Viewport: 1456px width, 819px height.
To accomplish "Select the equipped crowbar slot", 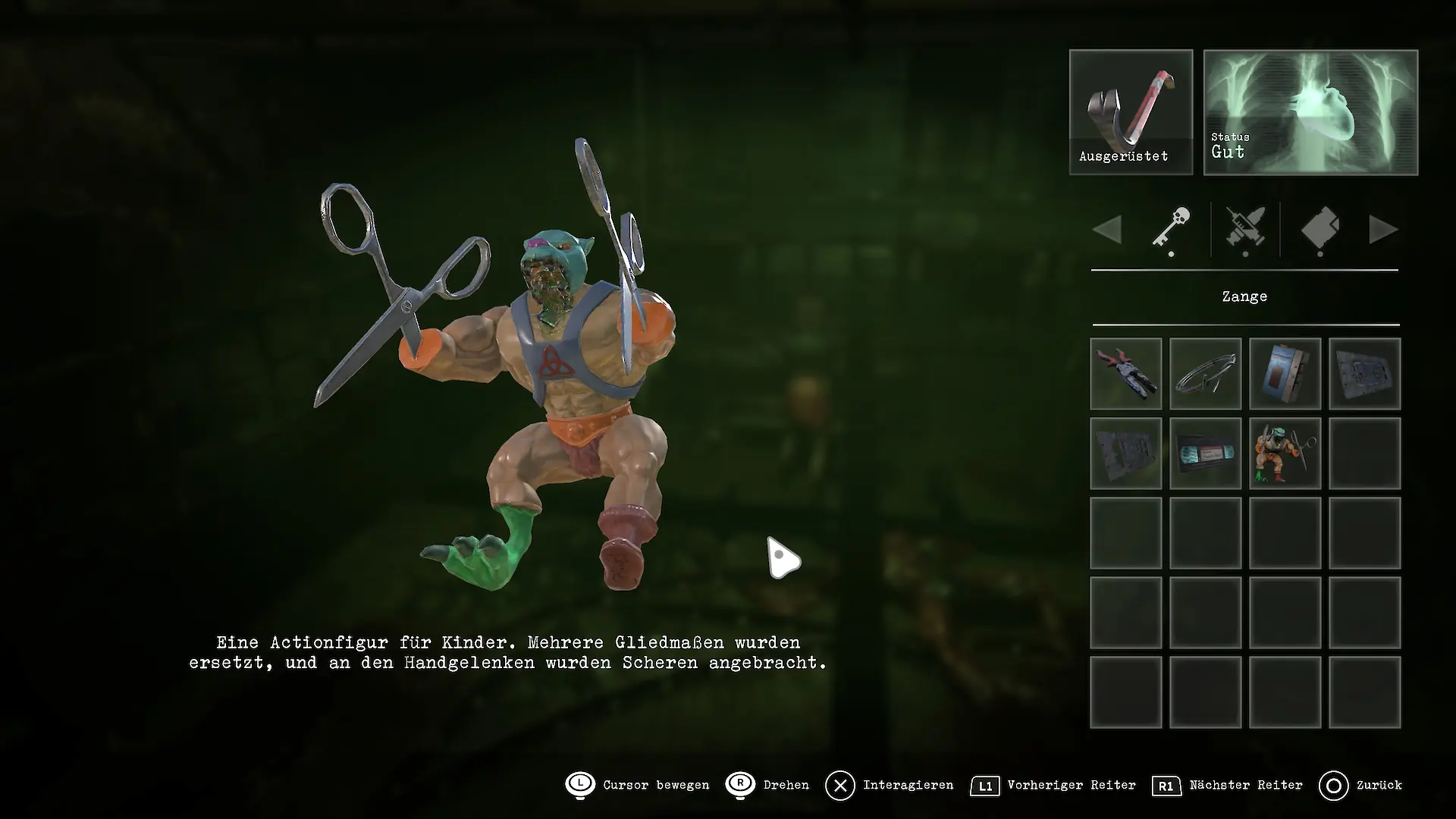I will [x=1131, y=112].
